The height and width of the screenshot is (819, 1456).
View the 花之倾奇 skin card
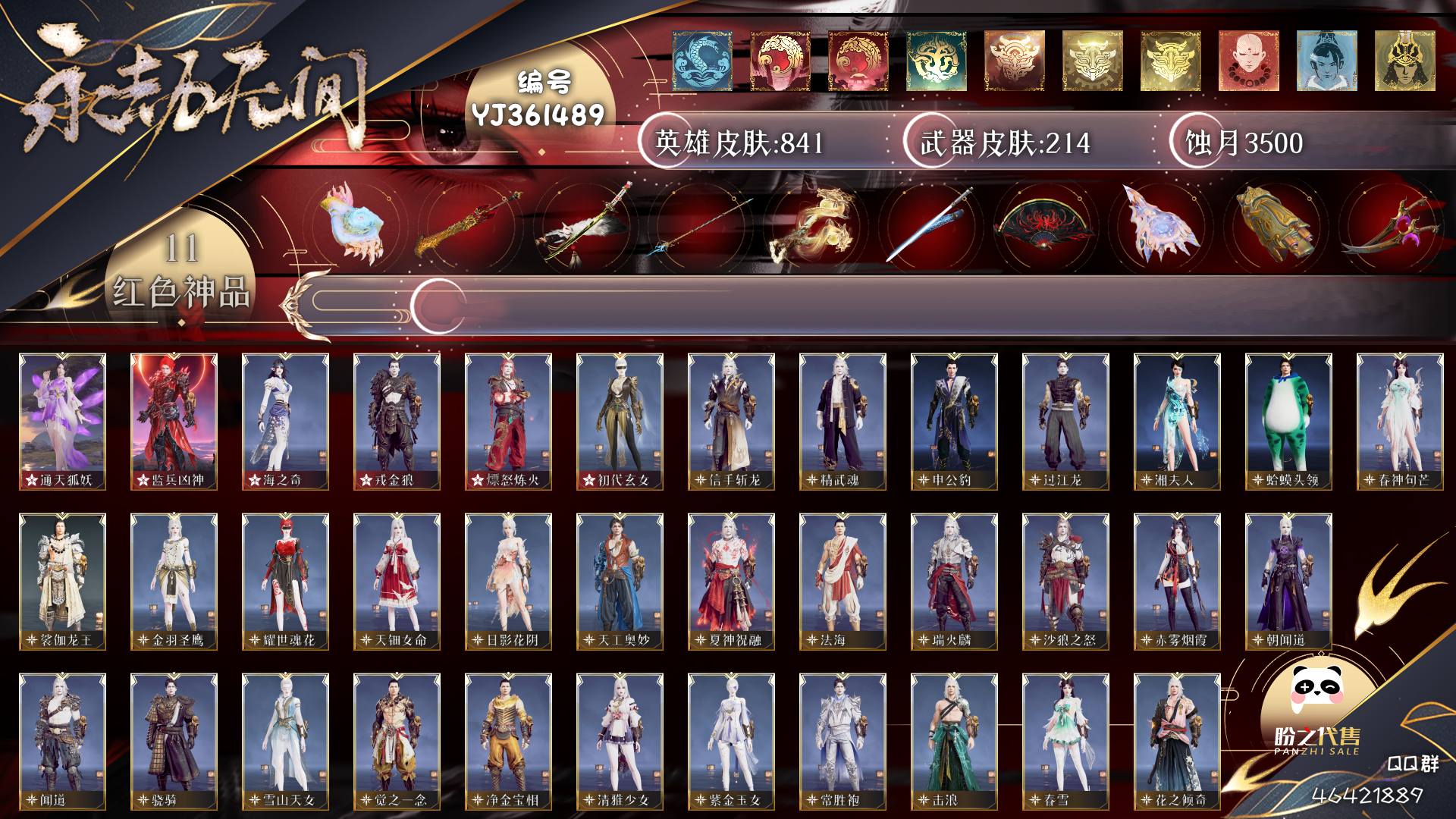click(x=1177, y=741)
